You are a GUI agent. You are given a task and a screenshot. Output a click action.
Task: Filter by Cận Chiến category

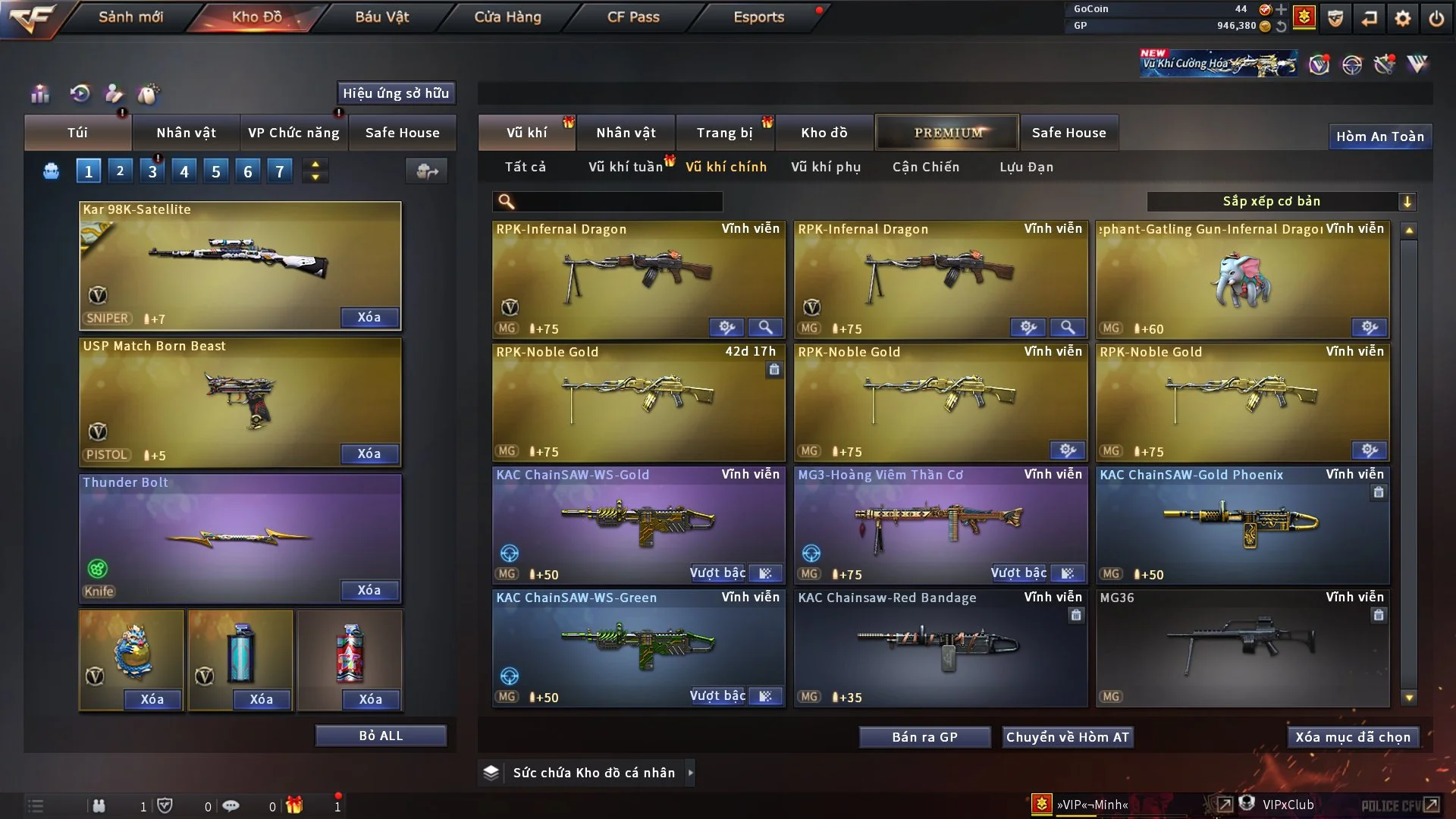click(925, 167)
